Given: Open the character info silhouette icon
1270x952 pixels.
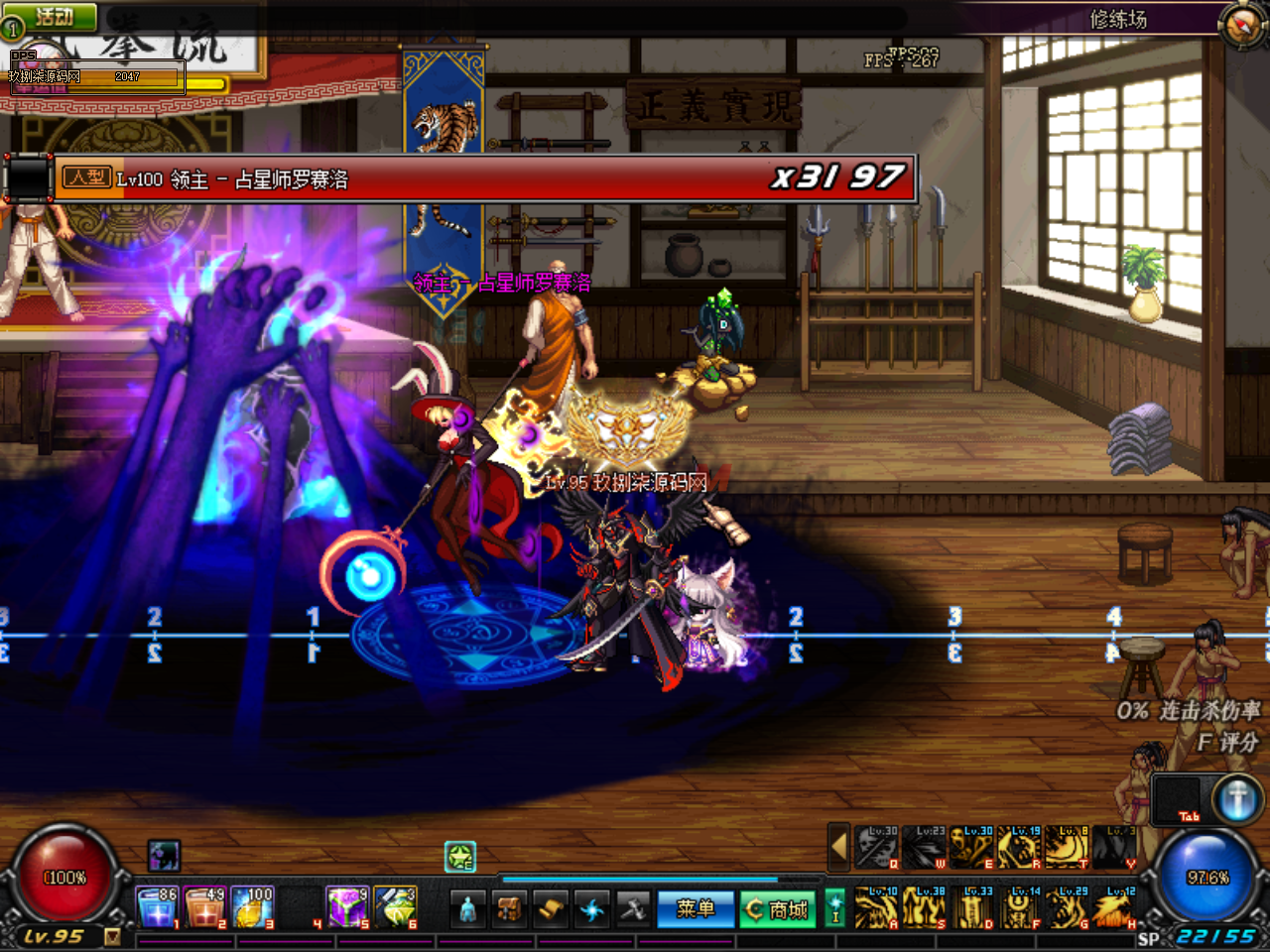Looking at the screenshot, I should click(x=468, y=908).
